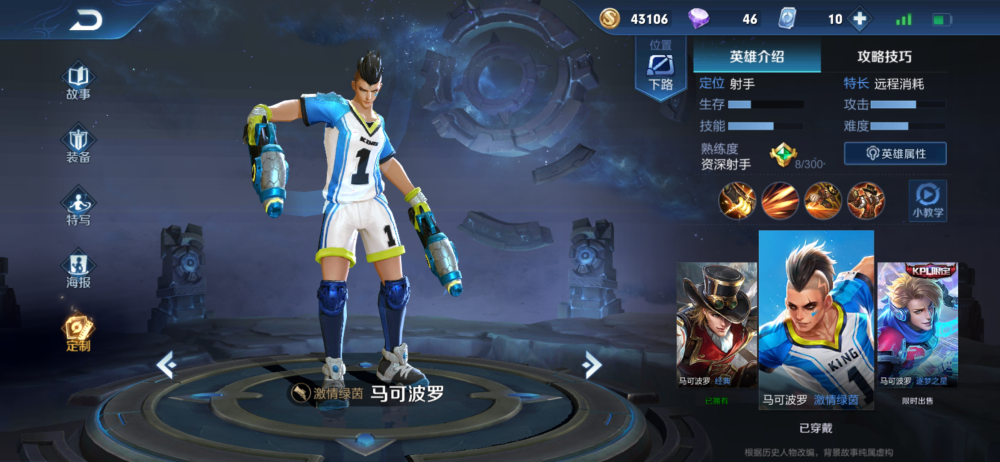
Task: Open the 装备 equipment section
Action: point(78,144)
